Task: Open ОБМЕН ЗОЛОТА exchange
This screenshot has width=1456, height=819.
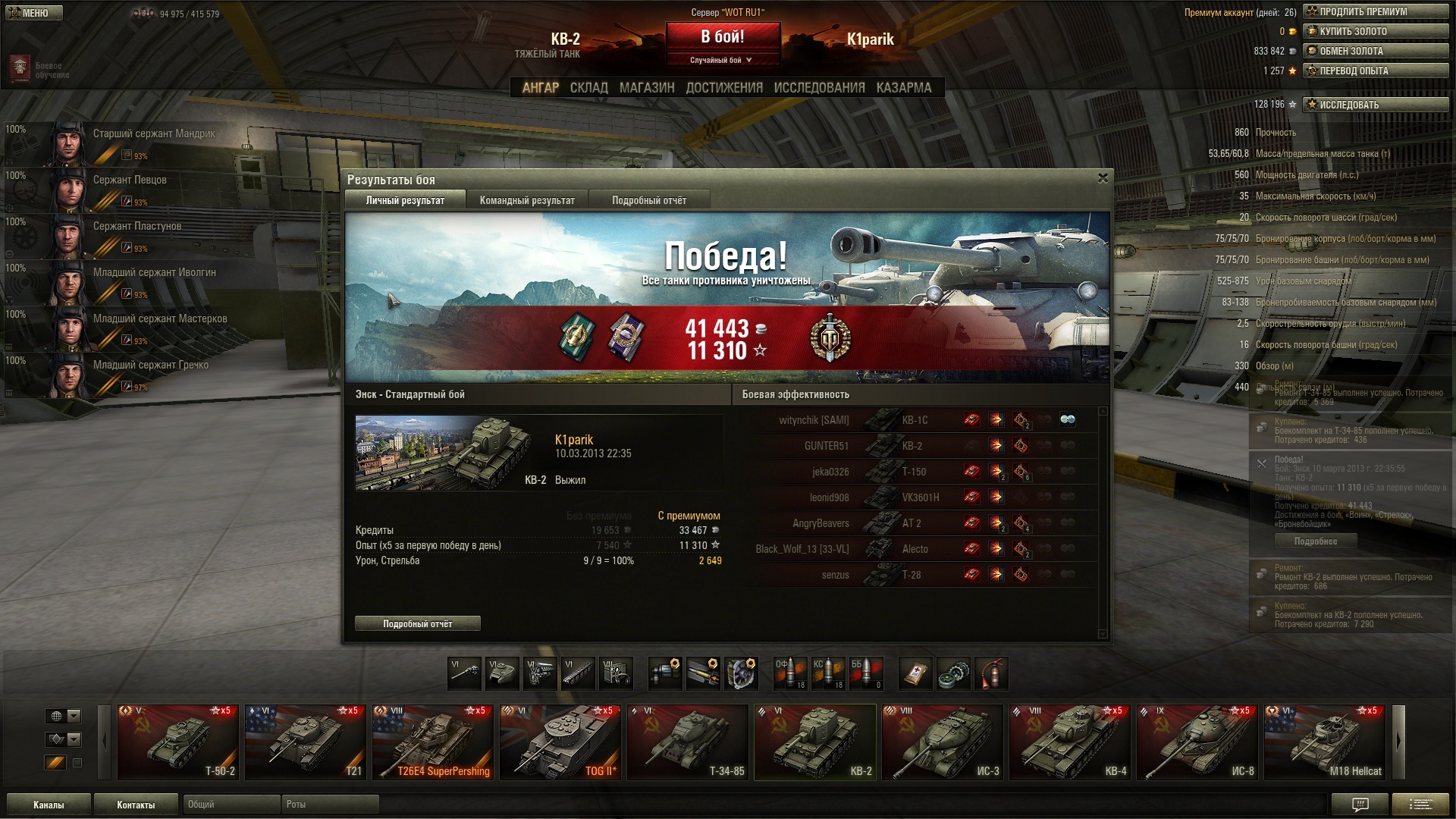Action: coord(1375,52)
